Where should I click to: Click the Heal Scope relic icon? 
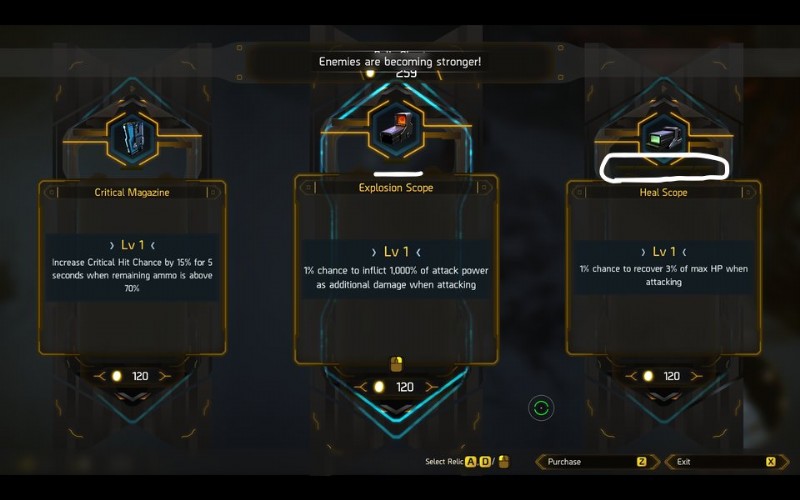tap(663, 138)
